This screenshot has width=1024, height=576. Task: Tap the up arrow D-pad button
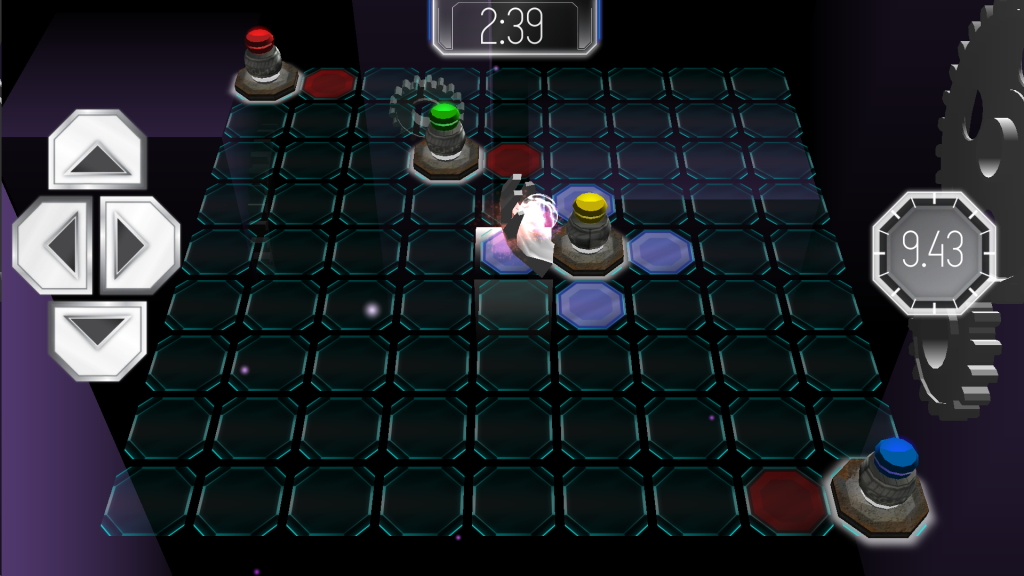point(97,151)
